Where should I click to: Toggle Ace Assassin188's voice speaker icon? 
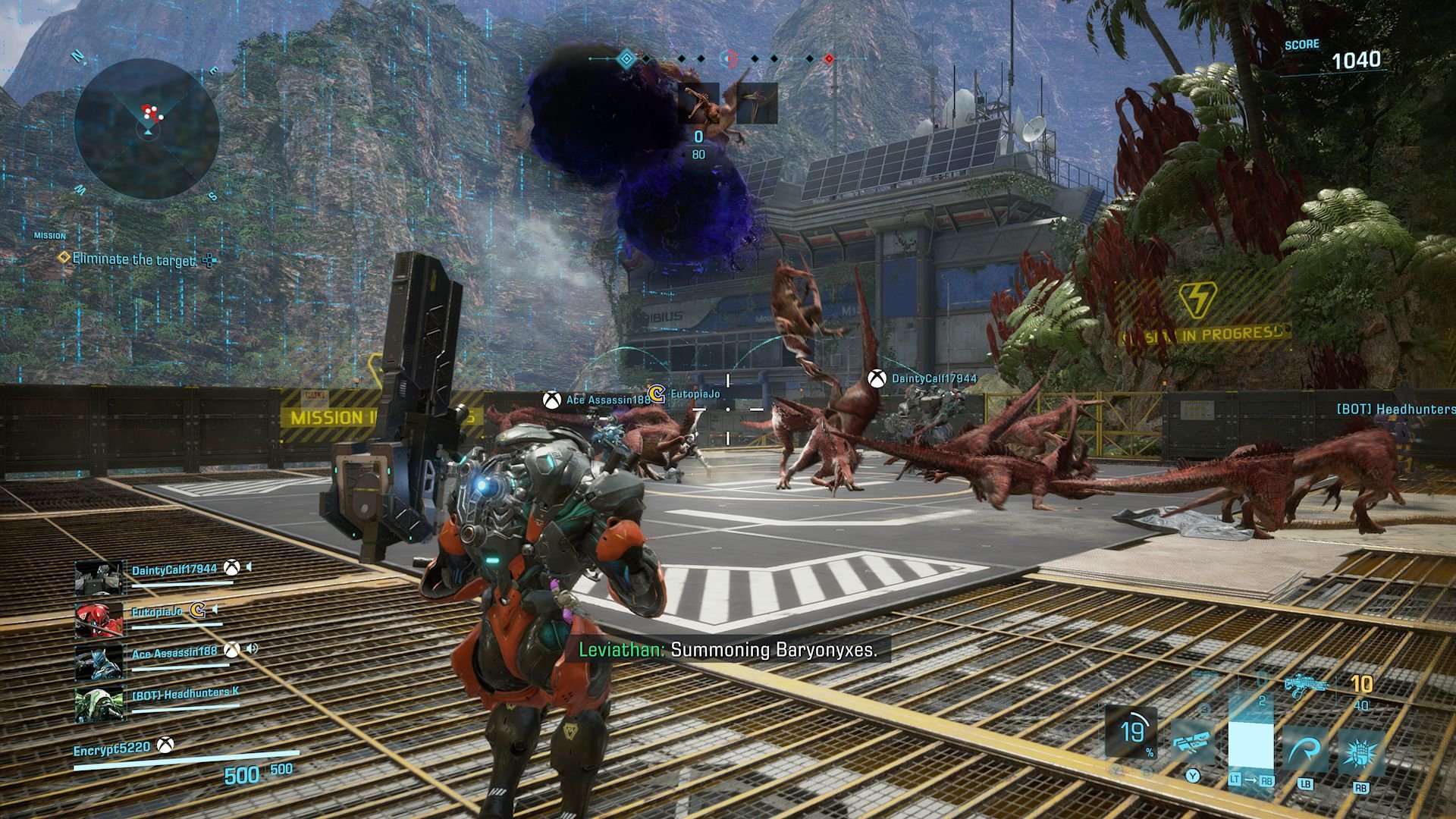pos(252,649)
